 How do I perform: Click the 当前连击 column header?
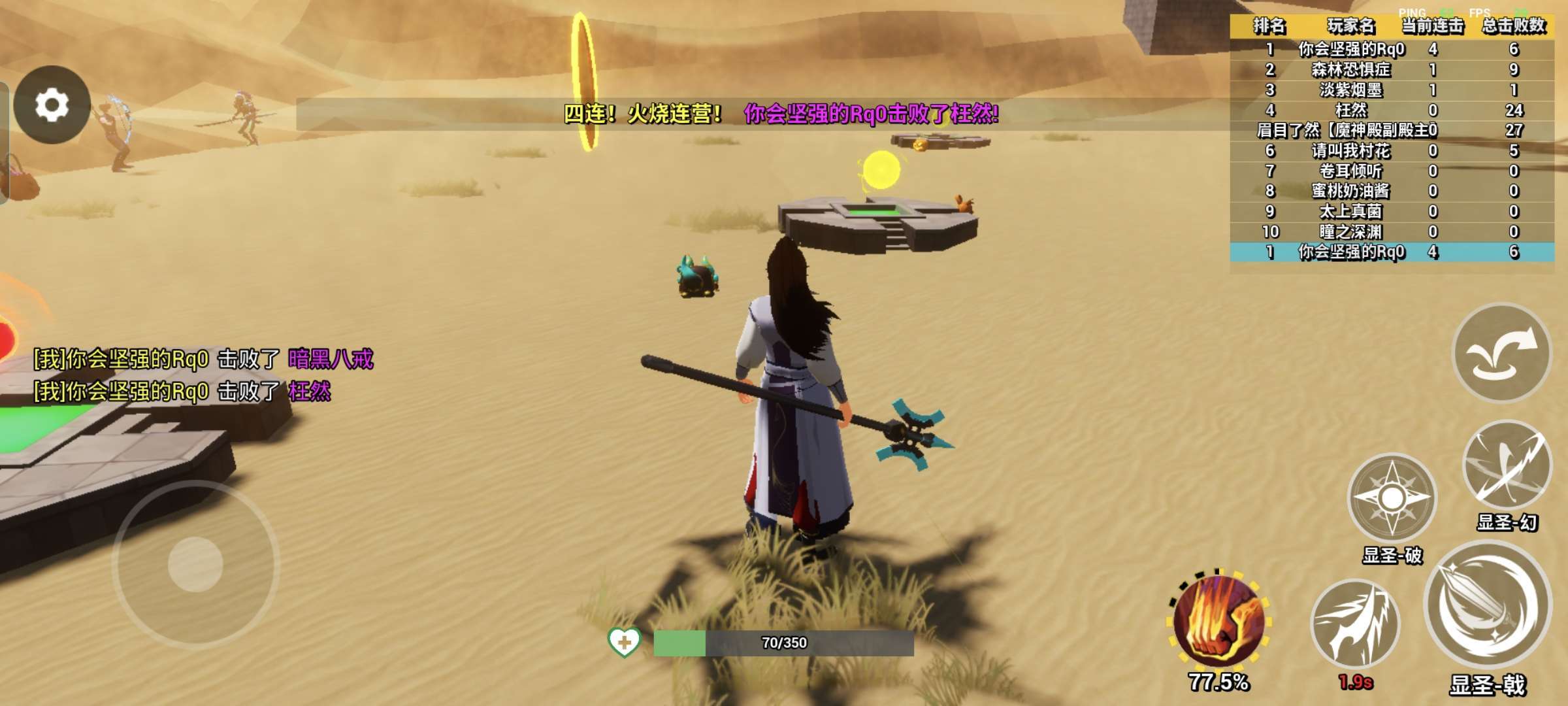[1433, 26]
